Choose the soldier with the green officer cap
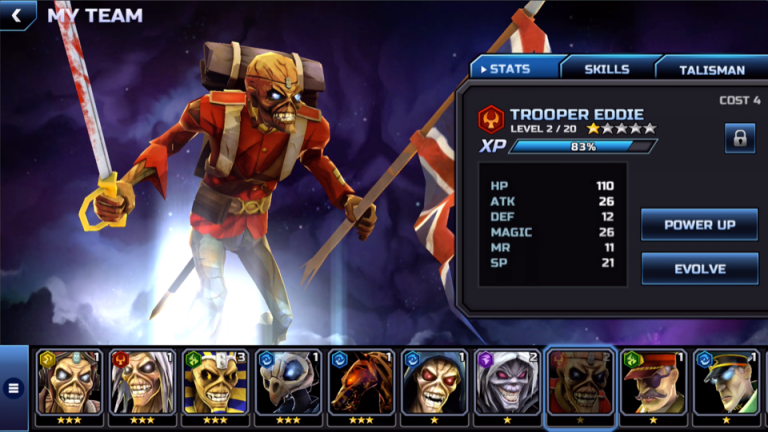This screenshot has height=432, width=768. (726, 384)
